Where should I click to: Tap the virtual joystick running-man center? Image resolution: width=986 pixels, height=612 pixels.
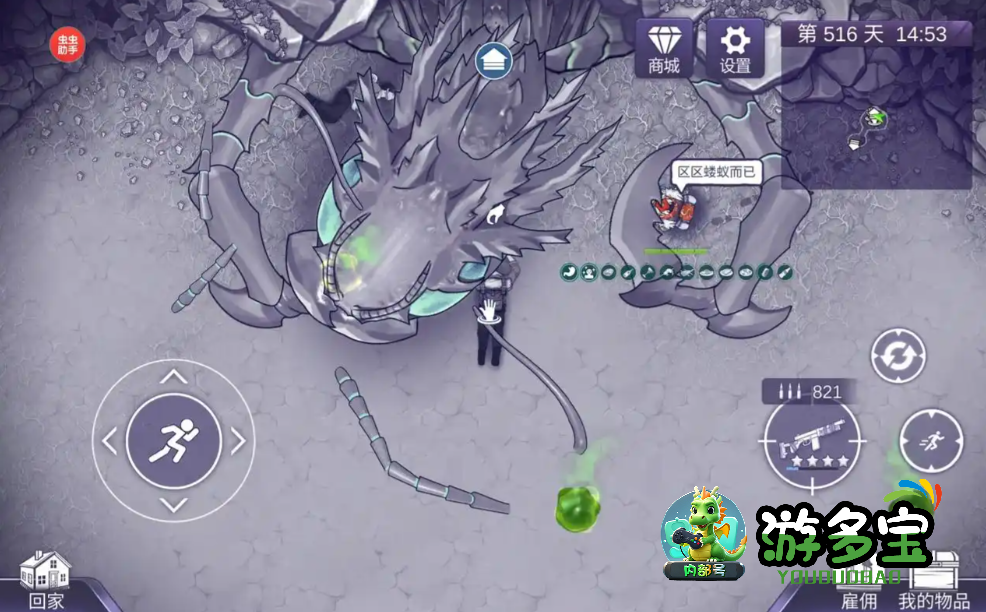coord(174,440)
